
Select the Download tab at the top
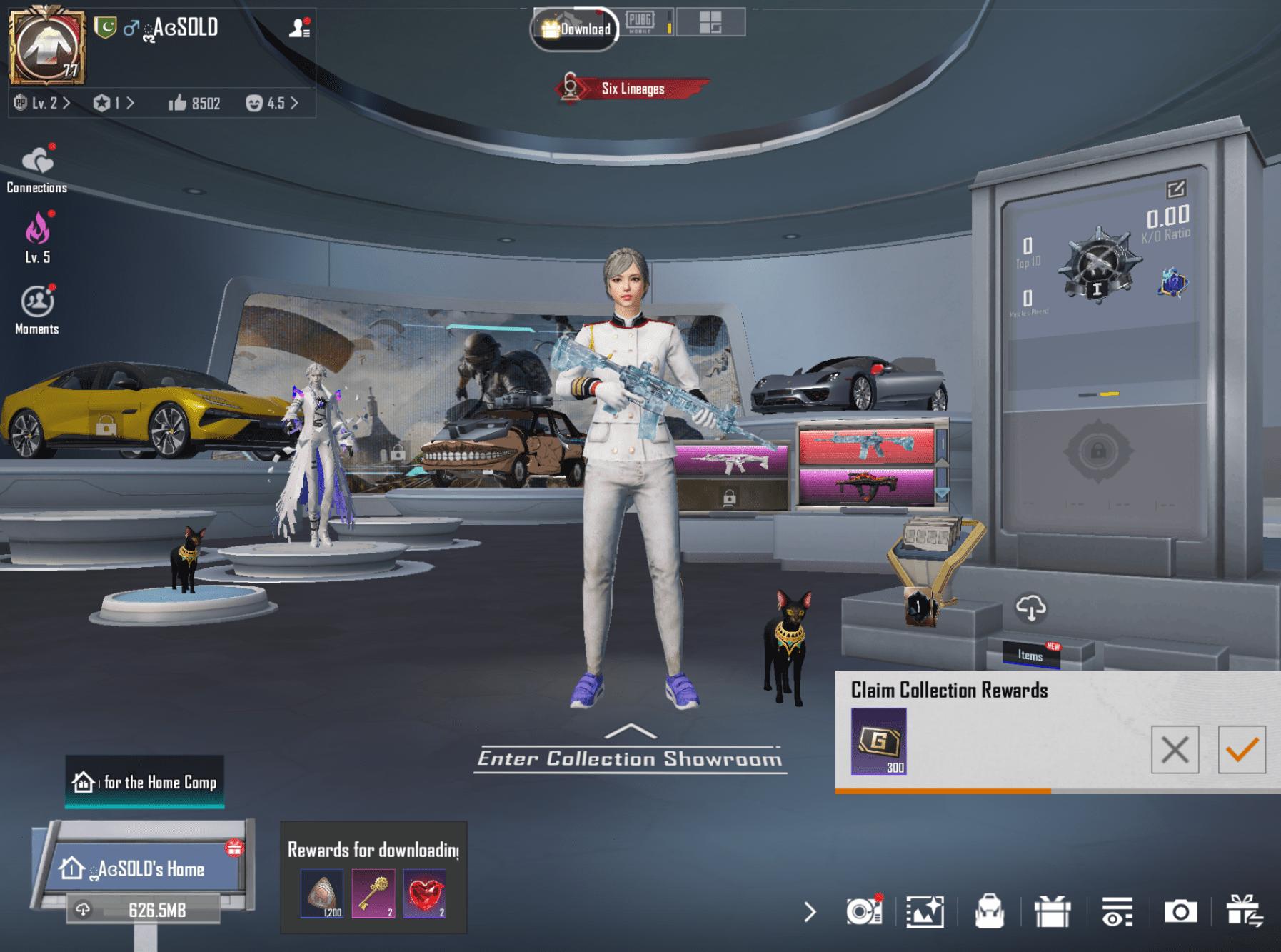(576, 29)
